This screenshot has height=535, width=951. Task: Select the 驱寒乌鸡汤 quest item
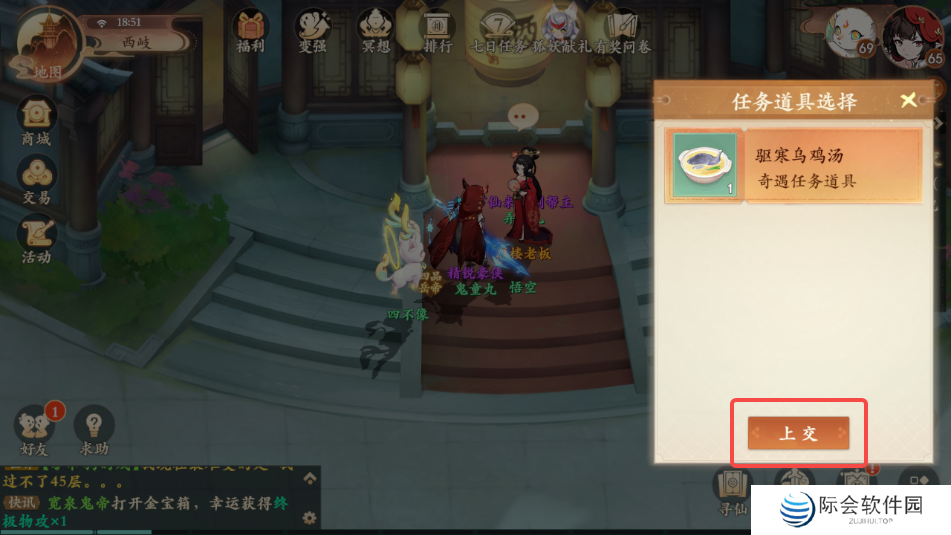[x=793, y=167]
